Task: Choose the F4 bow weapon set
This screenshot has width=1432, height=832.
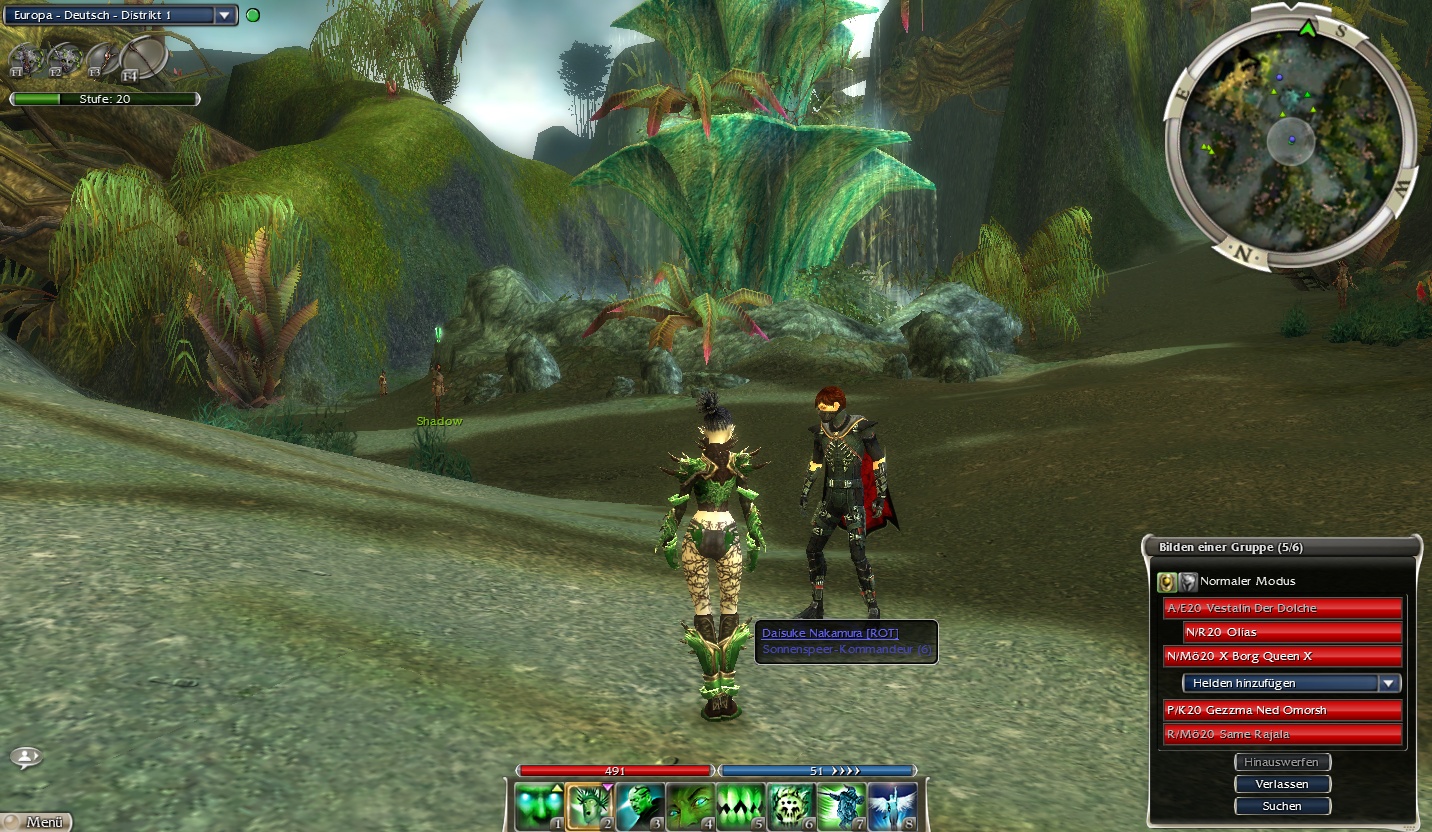Action: pos(143,58)
